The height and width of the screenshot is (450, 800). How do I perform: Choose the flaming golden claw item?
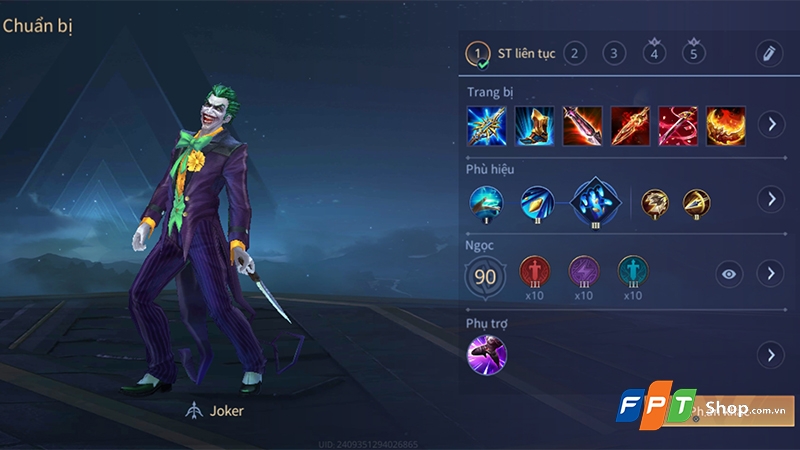[726, 125]
